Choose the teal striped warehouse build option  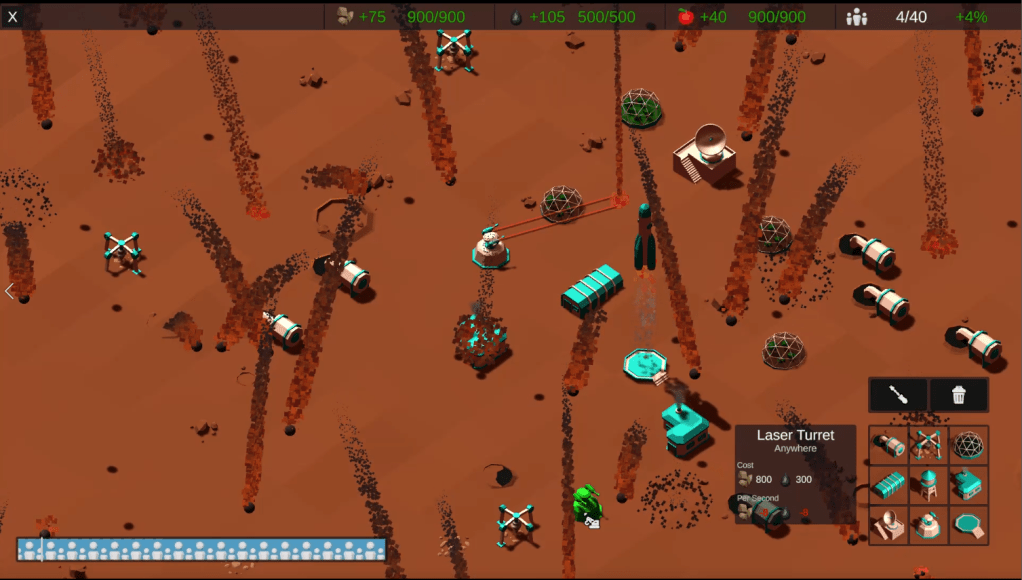tap(889, 485)
